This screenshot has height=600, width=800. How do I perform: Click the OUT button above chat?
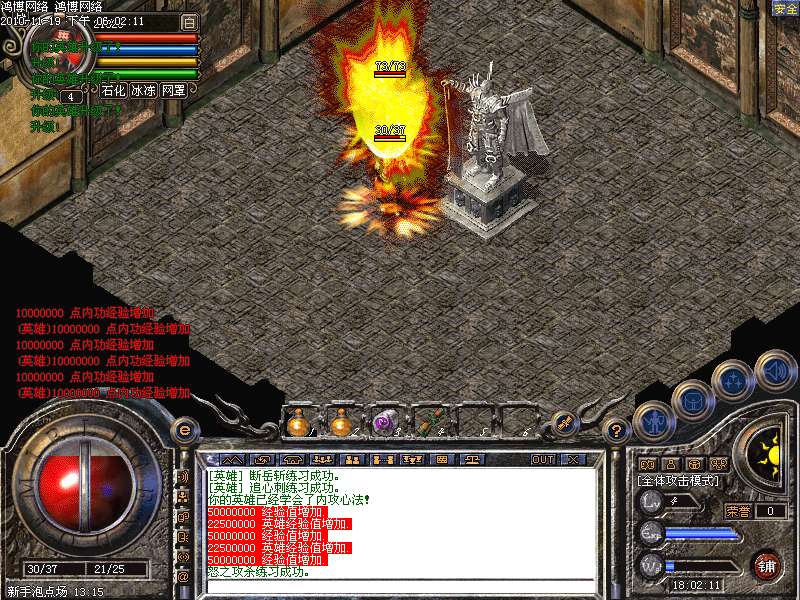point(542,459)
